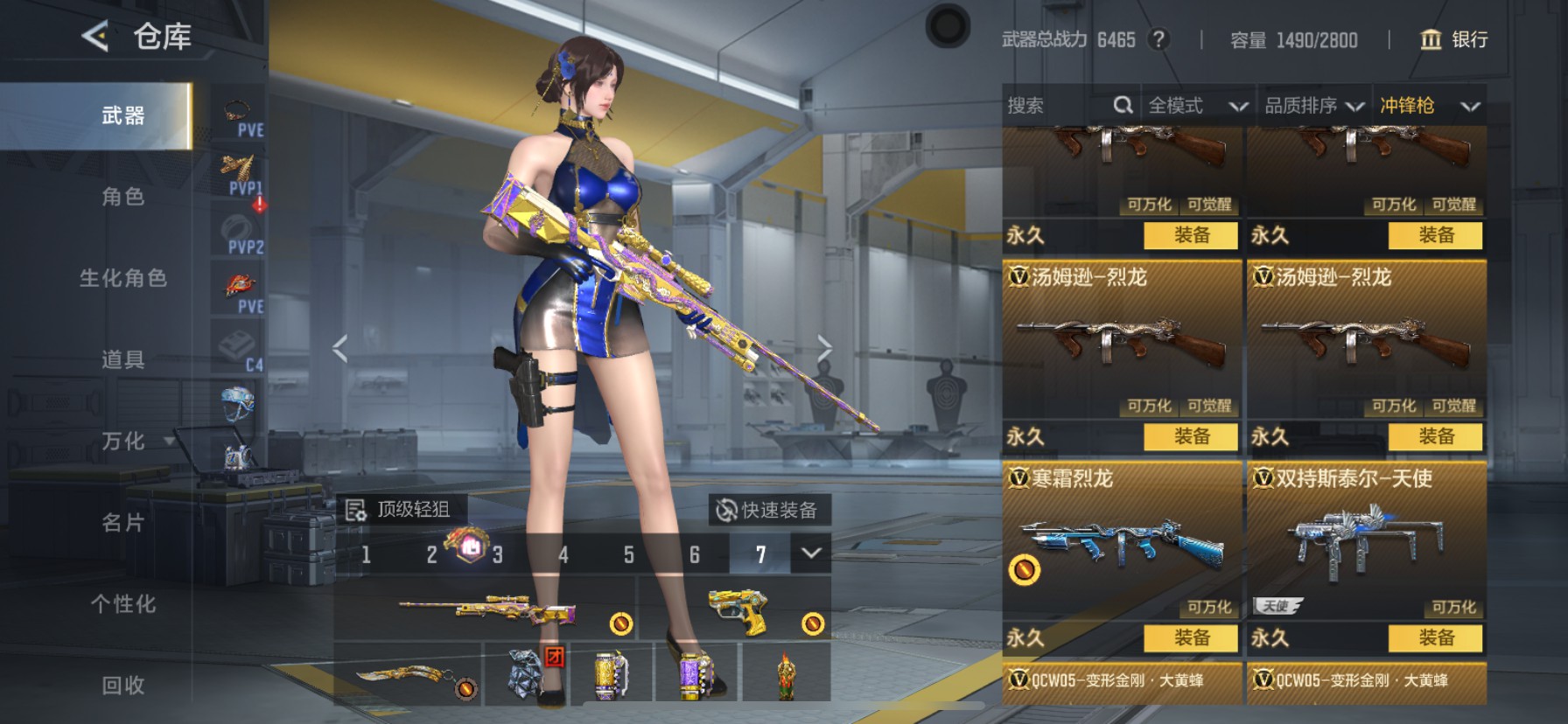Switch to the 角色 sidebar tab
The width and height of the screenshot is (1568, 724).
(x=122, y=198)
